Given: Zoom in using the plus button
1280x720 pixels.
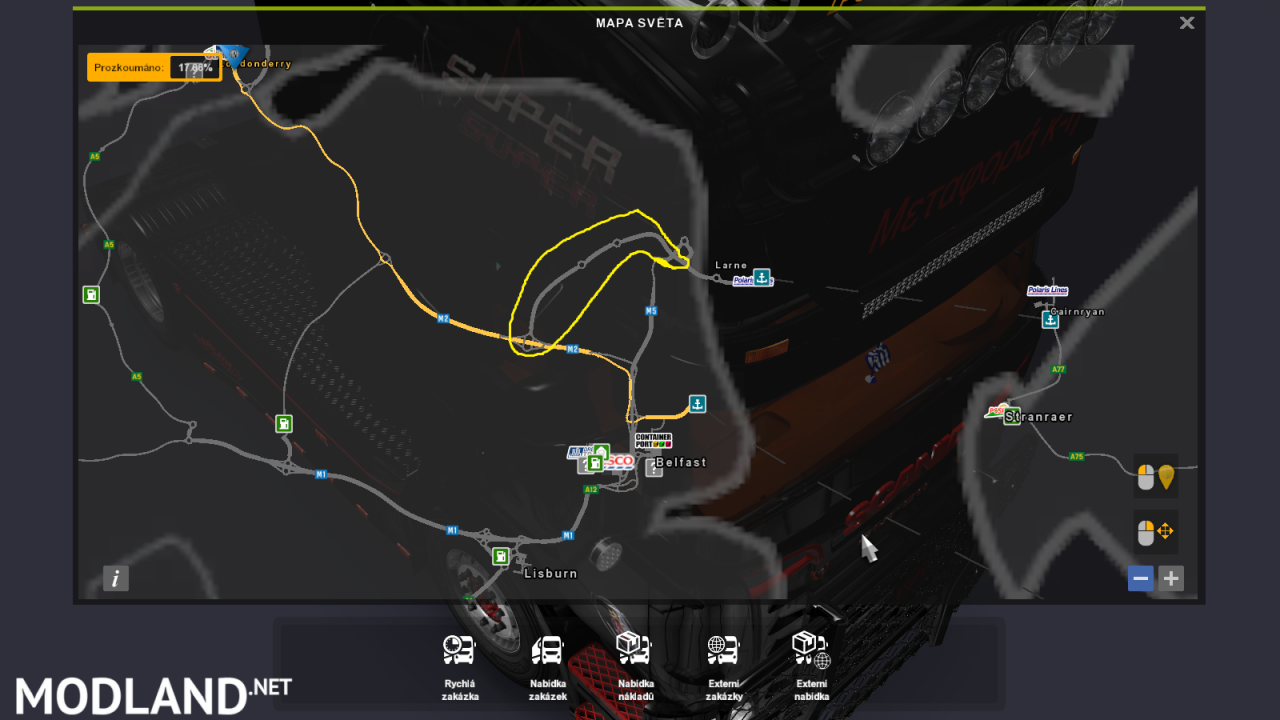Looking at the screenshot, I should pos(1170,578).
